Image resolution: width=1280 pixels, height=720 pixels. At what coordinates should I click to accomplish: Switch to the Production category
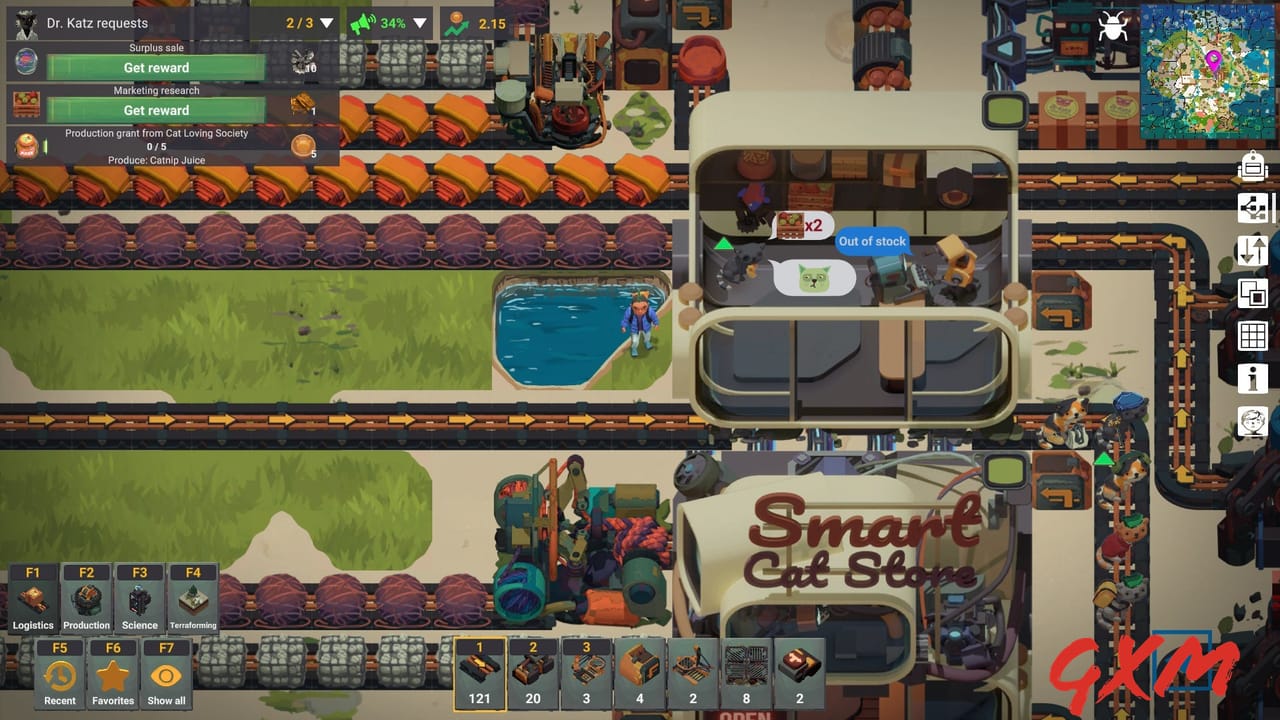click(x=86, y=598)
